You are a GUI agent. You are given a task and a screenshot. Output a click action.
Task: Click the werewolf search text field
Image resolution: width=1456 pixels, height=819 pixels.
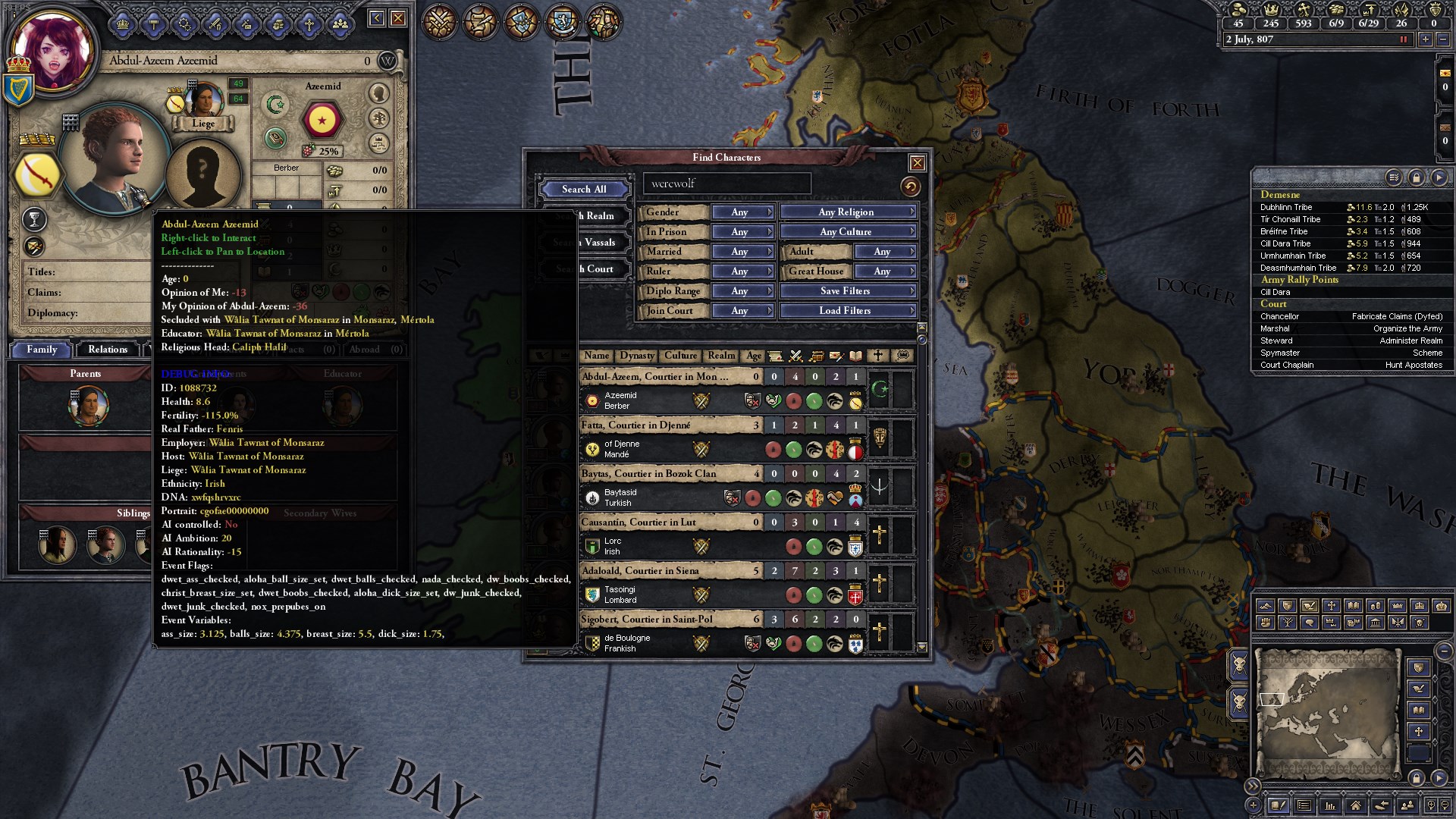pyautogui.click(x=726, y=184)
